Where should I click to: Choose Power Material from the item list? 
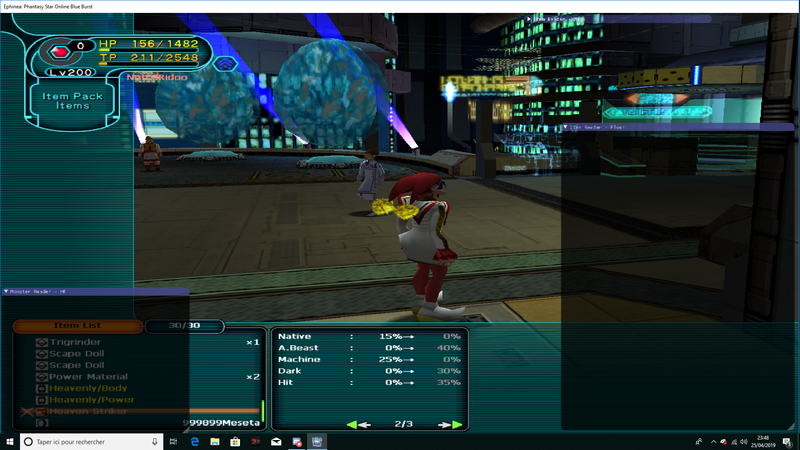[89, 377]
